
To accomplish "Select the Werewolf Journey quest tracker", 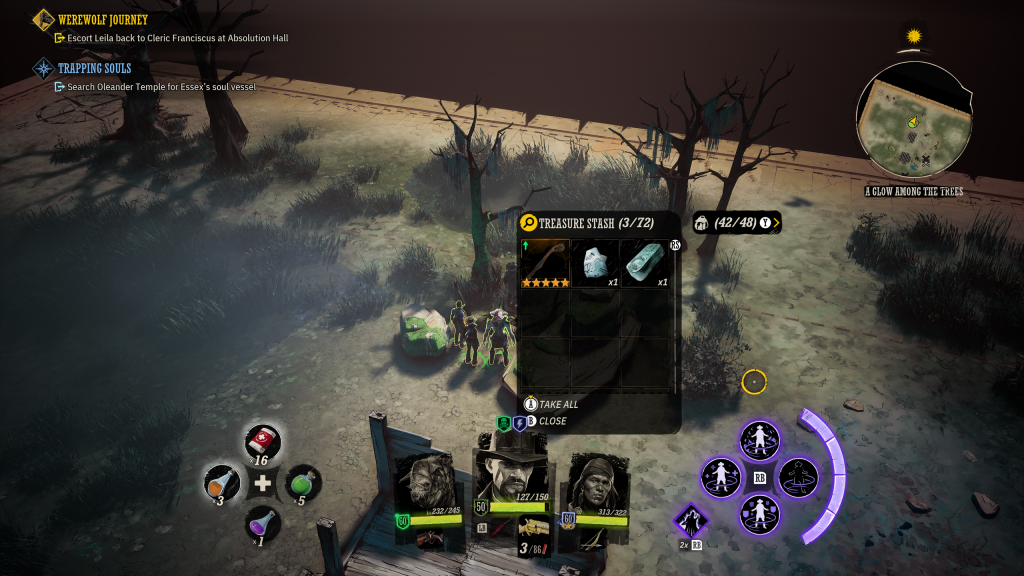I will point(103,20).
